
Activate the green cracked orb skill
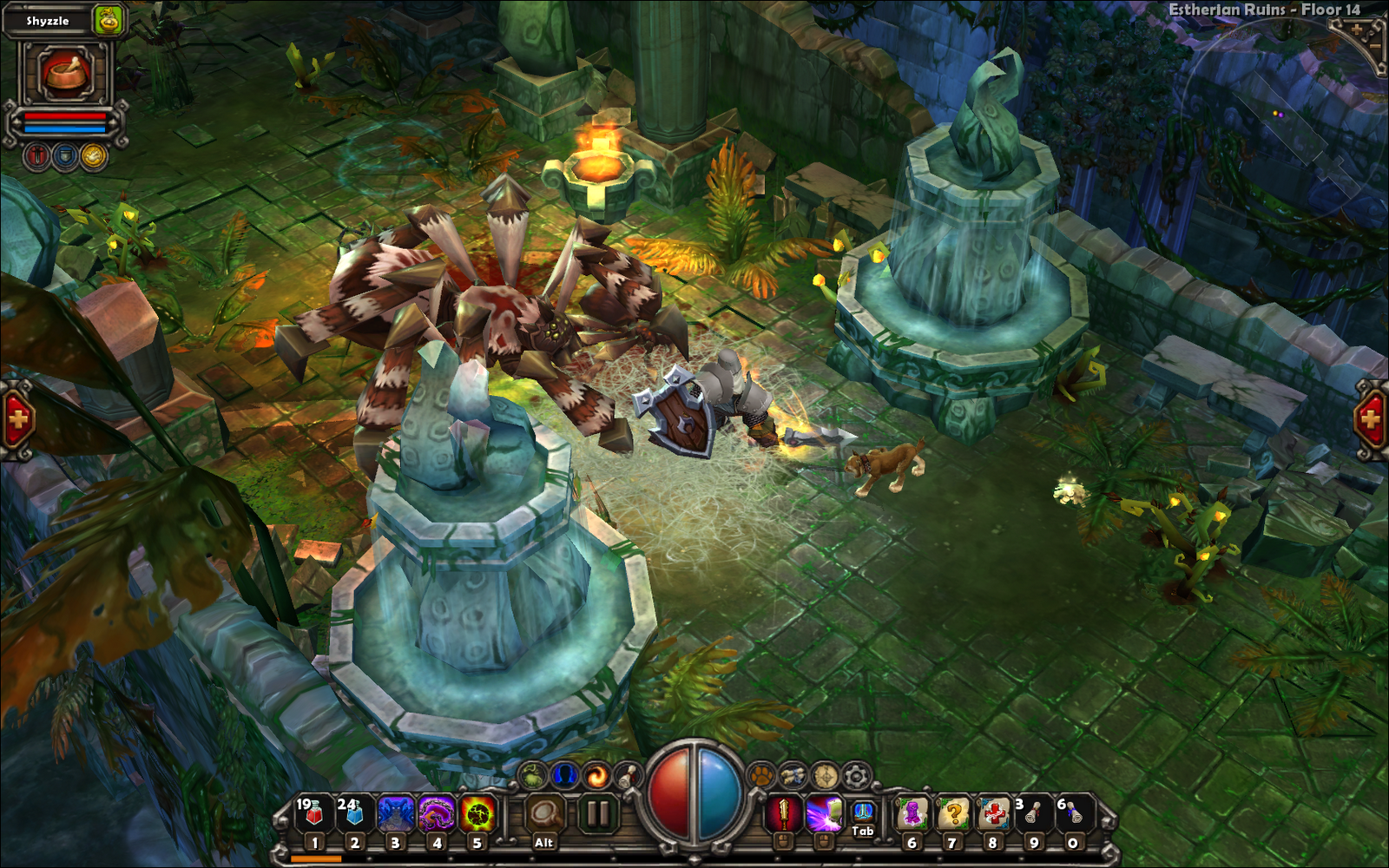[477, 814]
